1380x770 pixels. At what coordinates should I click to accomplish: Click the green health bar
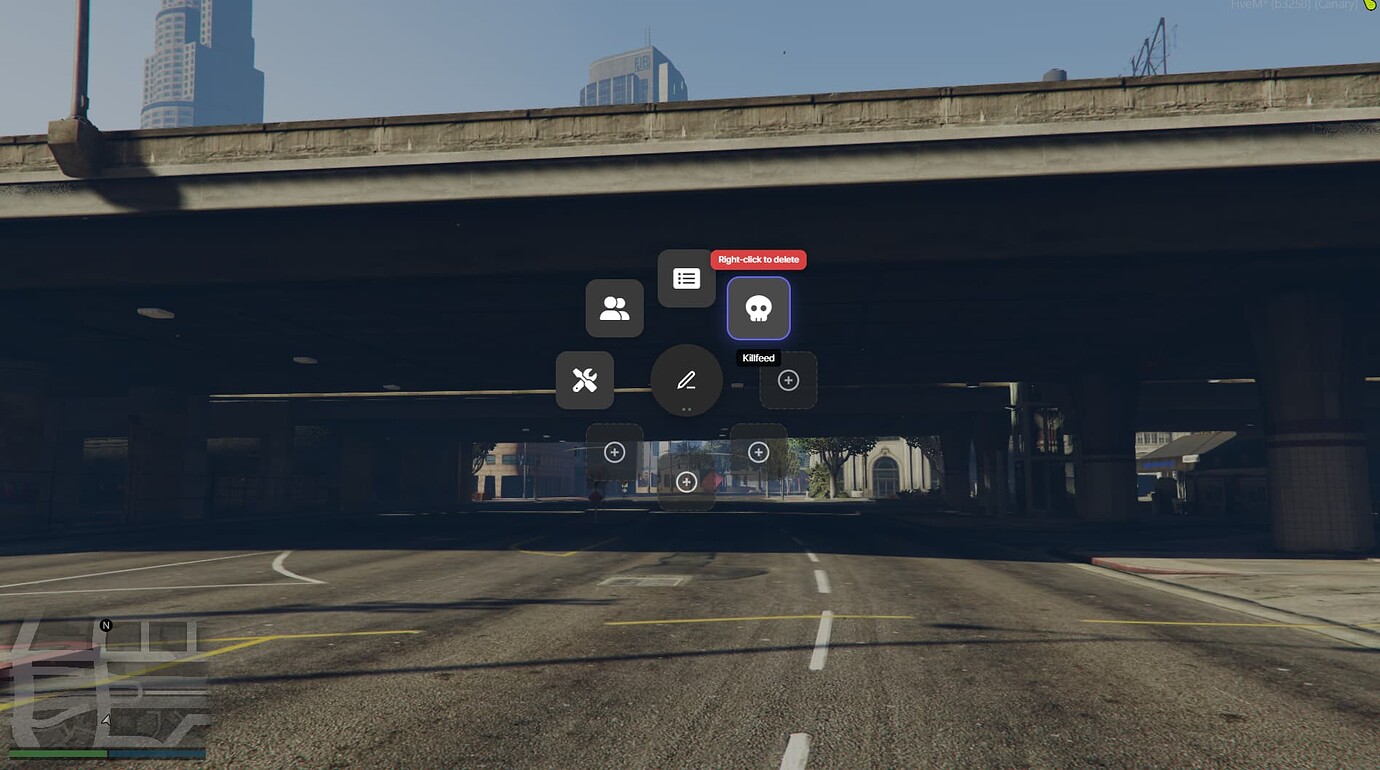point(60,752)
